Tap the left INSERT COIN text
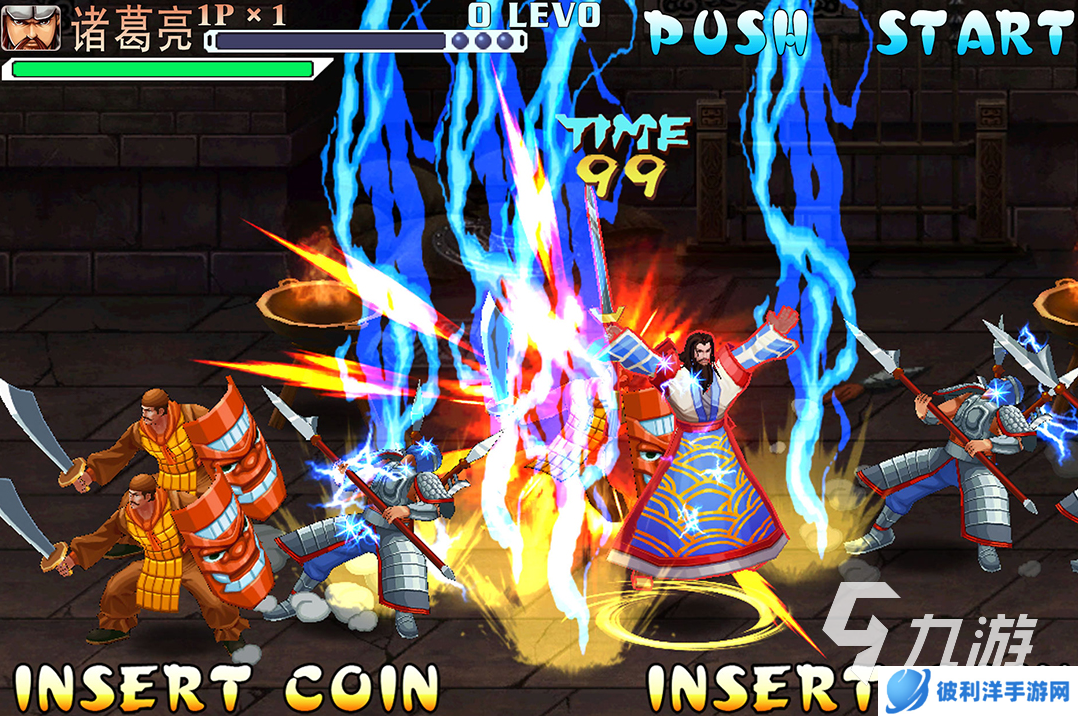The width and height of the screenshot is (1078, 716). tap(225, 687)
